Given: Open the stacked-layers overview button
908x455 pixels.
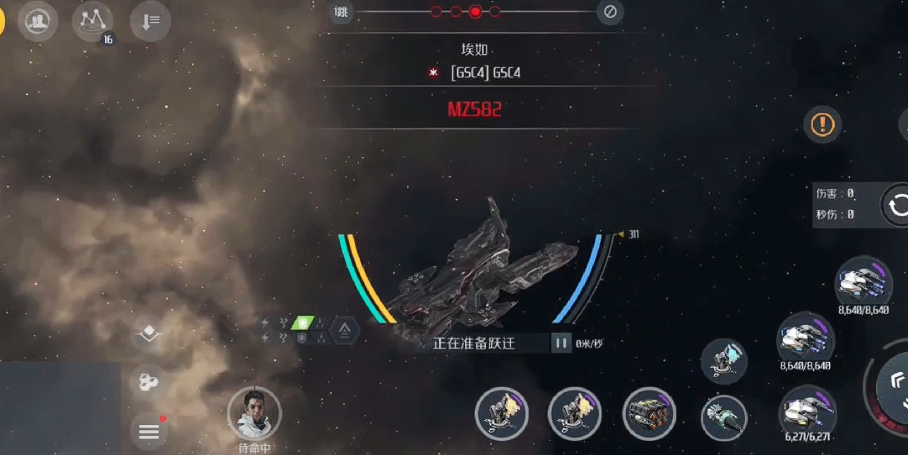Looking at the screenshot, I should point(149,334).
